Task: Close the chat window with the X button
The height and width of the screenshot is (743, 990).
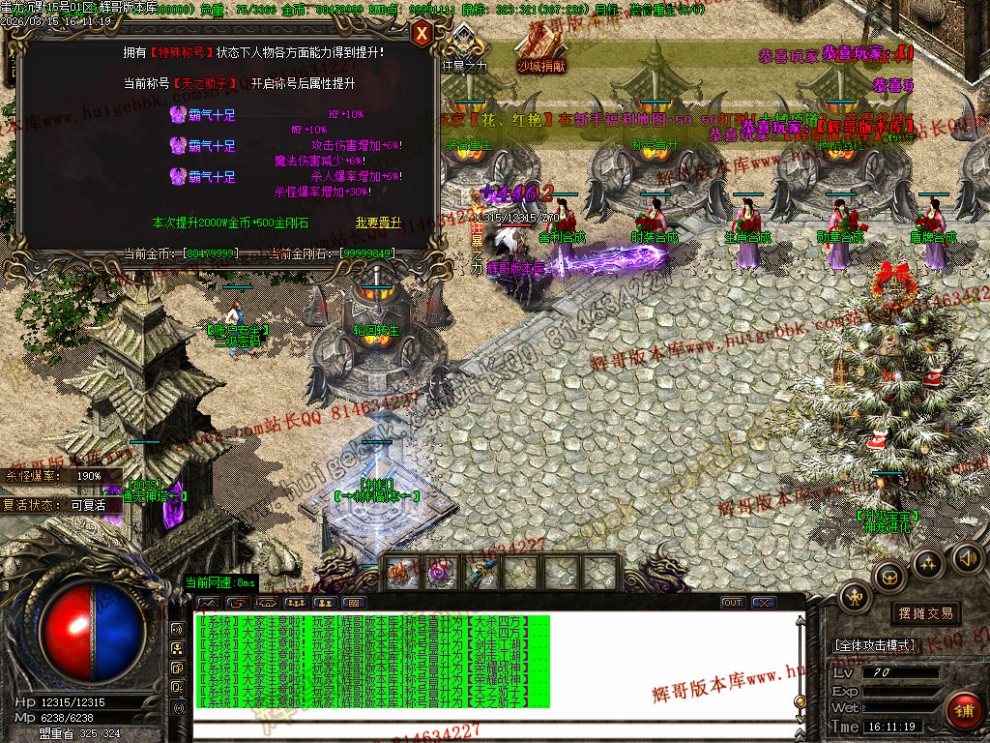Action: pyautogui.click(x=764, y=603)
